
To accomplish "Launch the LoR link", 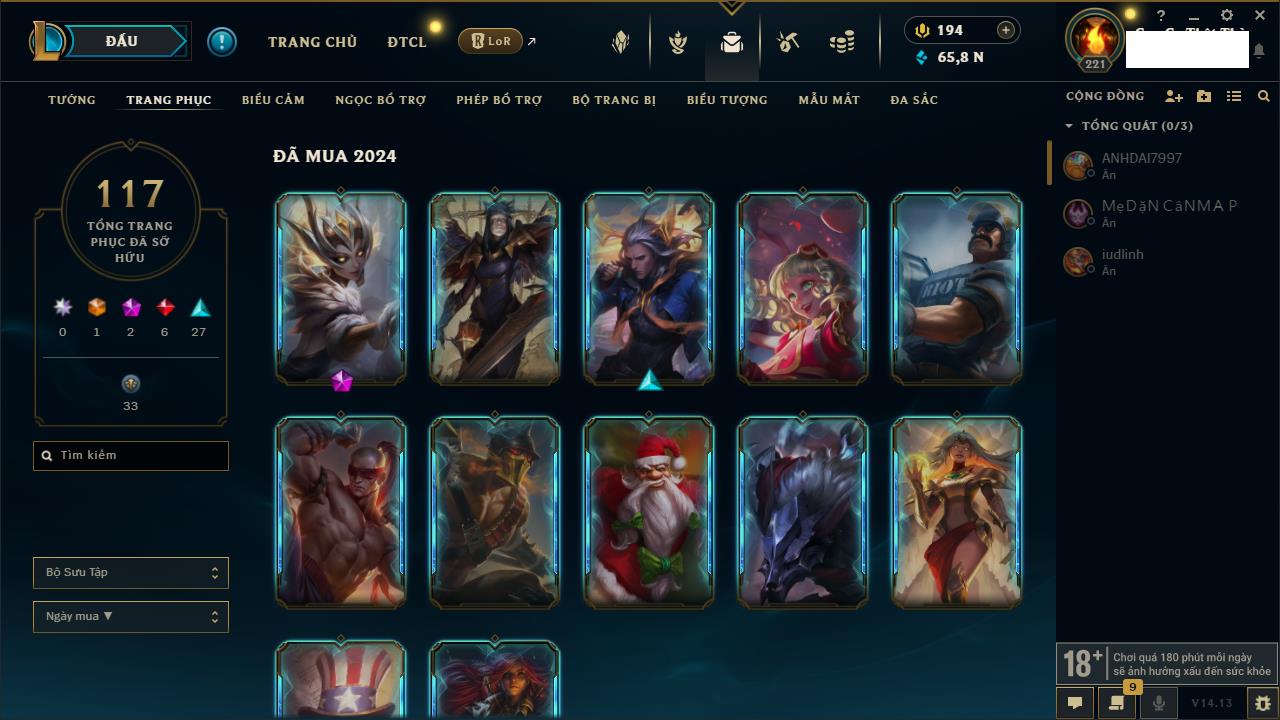I will coord(491,41).
